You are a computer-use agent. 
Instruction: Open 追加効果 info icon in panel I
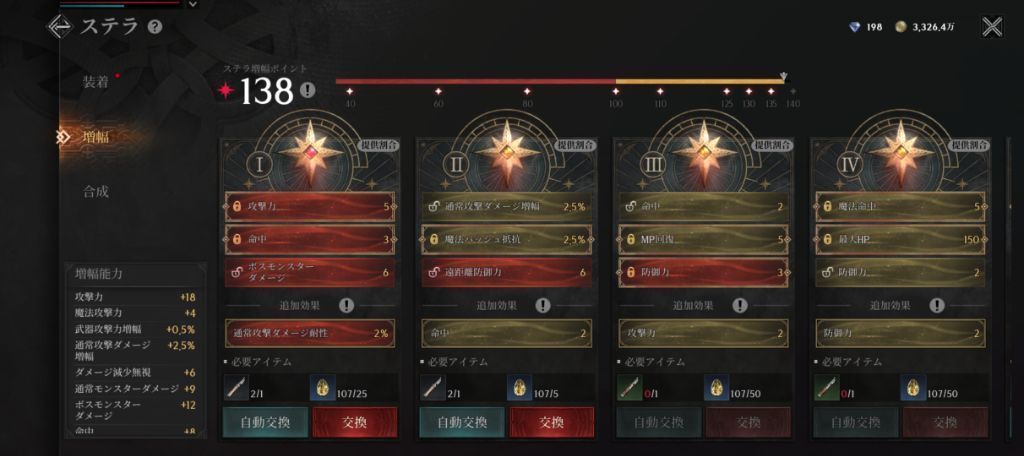coord(346,305)
